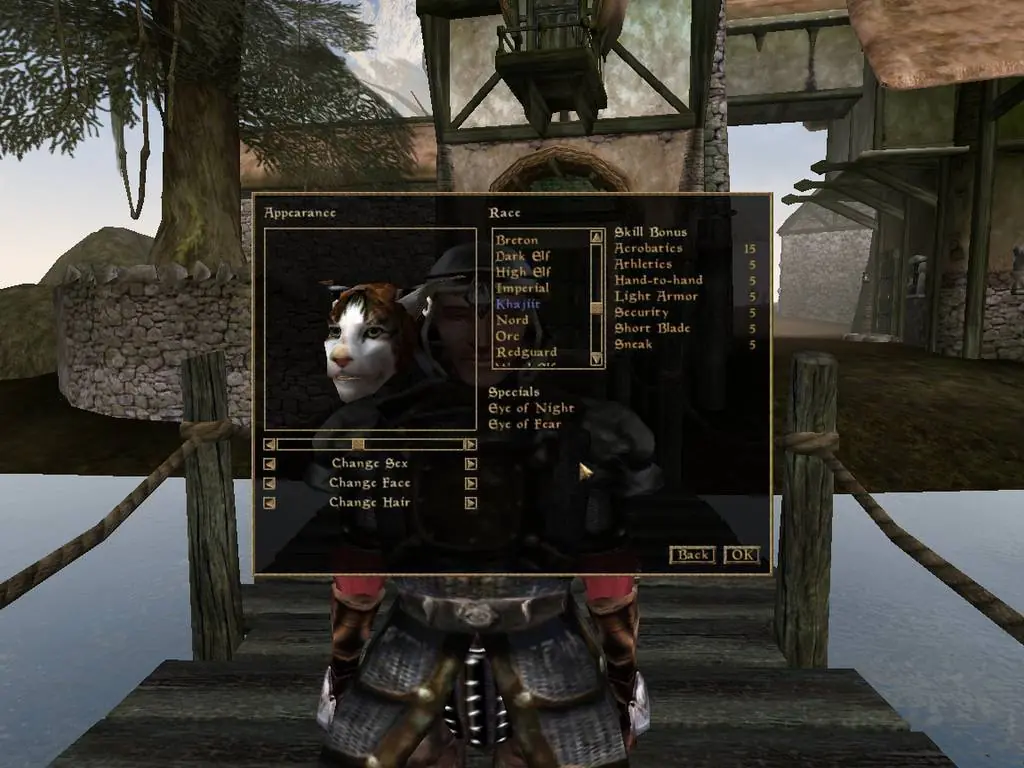Click the rotation slider's right arrow
The height and width of the screenshot is (768, 1024).
click(x=470, y=444)
